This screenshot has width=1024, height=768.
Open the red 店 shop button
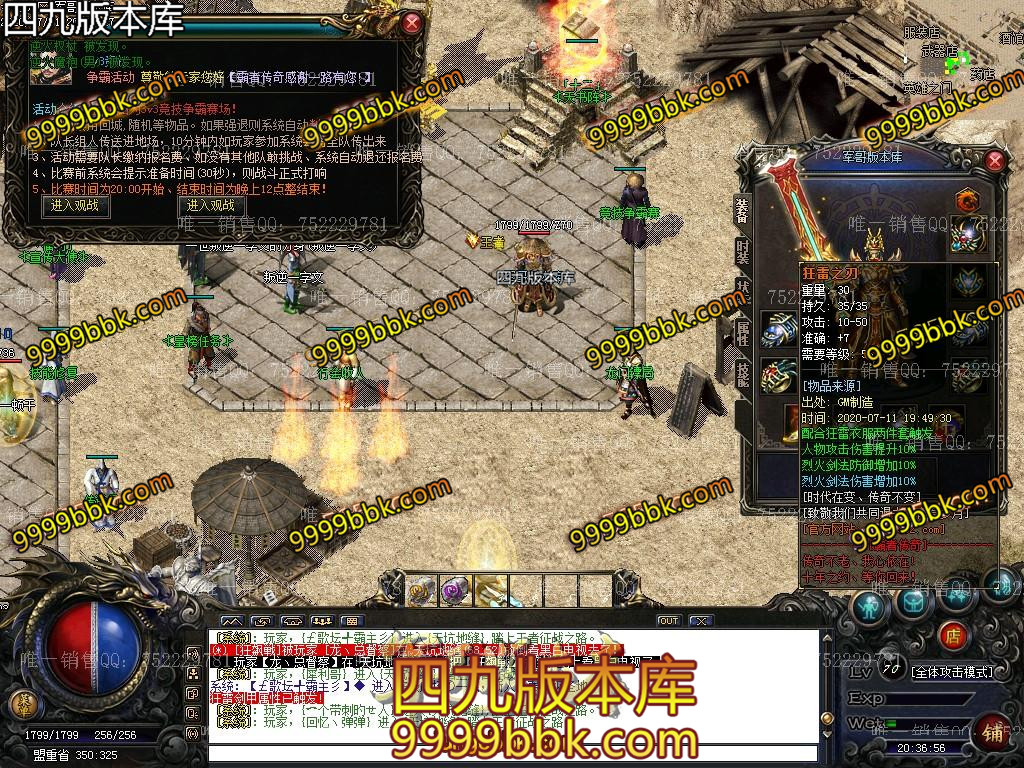tap(953, 634)
